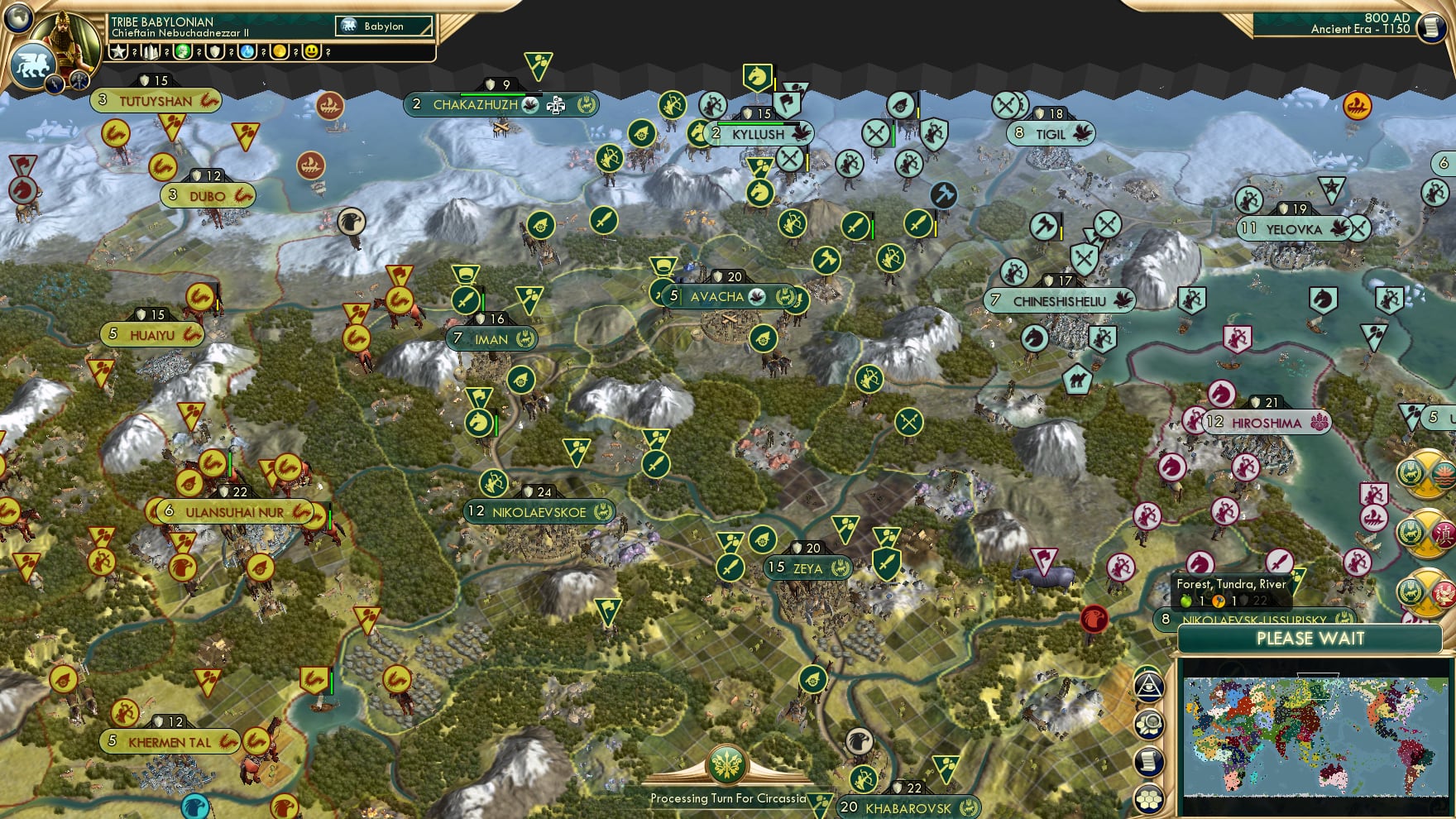Viewport: 1456px width, 819px height.
Task: Click the green culture globe status icon
Action: (x=181, y=53)
